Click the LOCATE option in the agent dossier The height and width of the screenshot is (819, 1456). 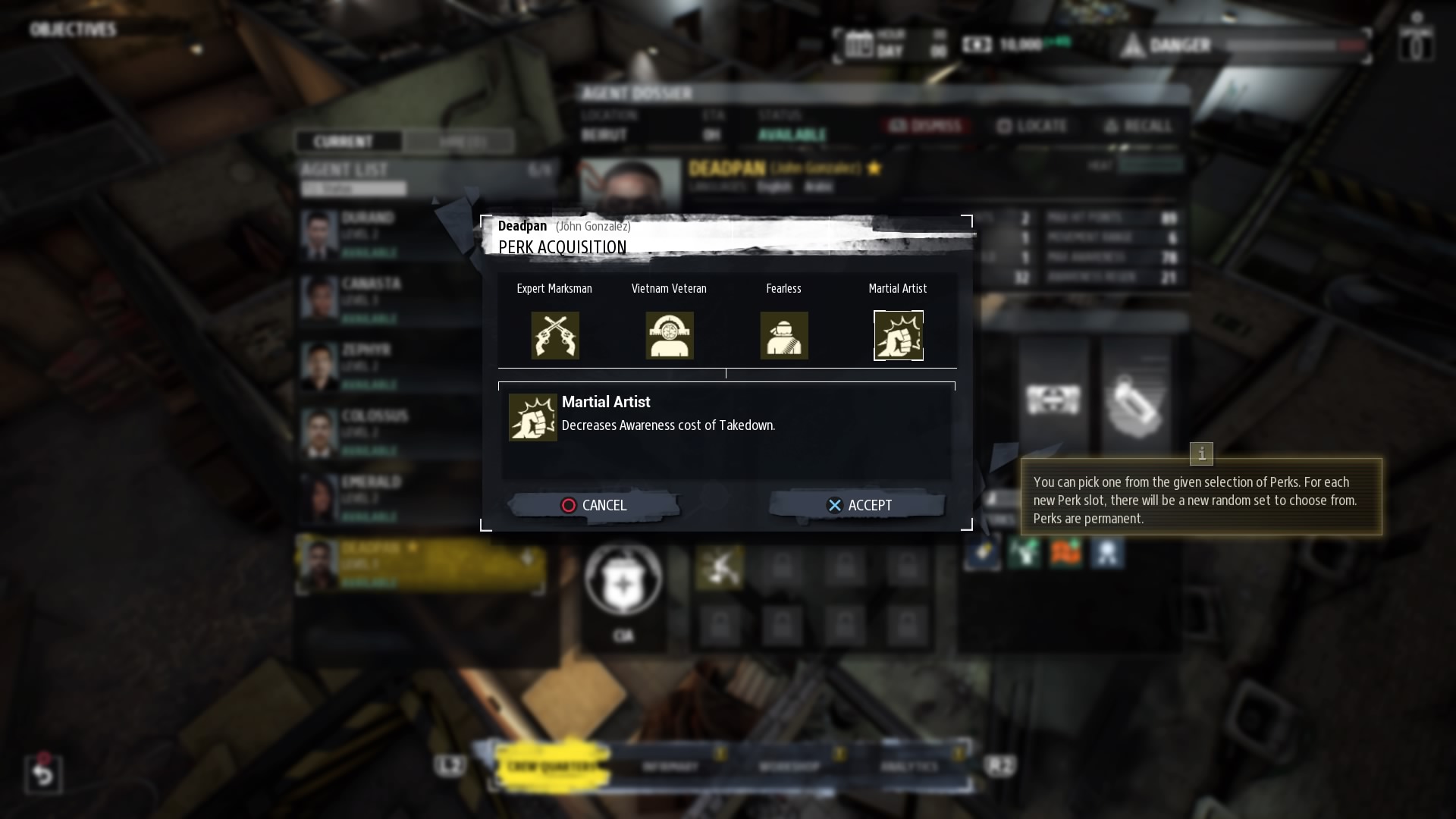(x=1036, y=126)
